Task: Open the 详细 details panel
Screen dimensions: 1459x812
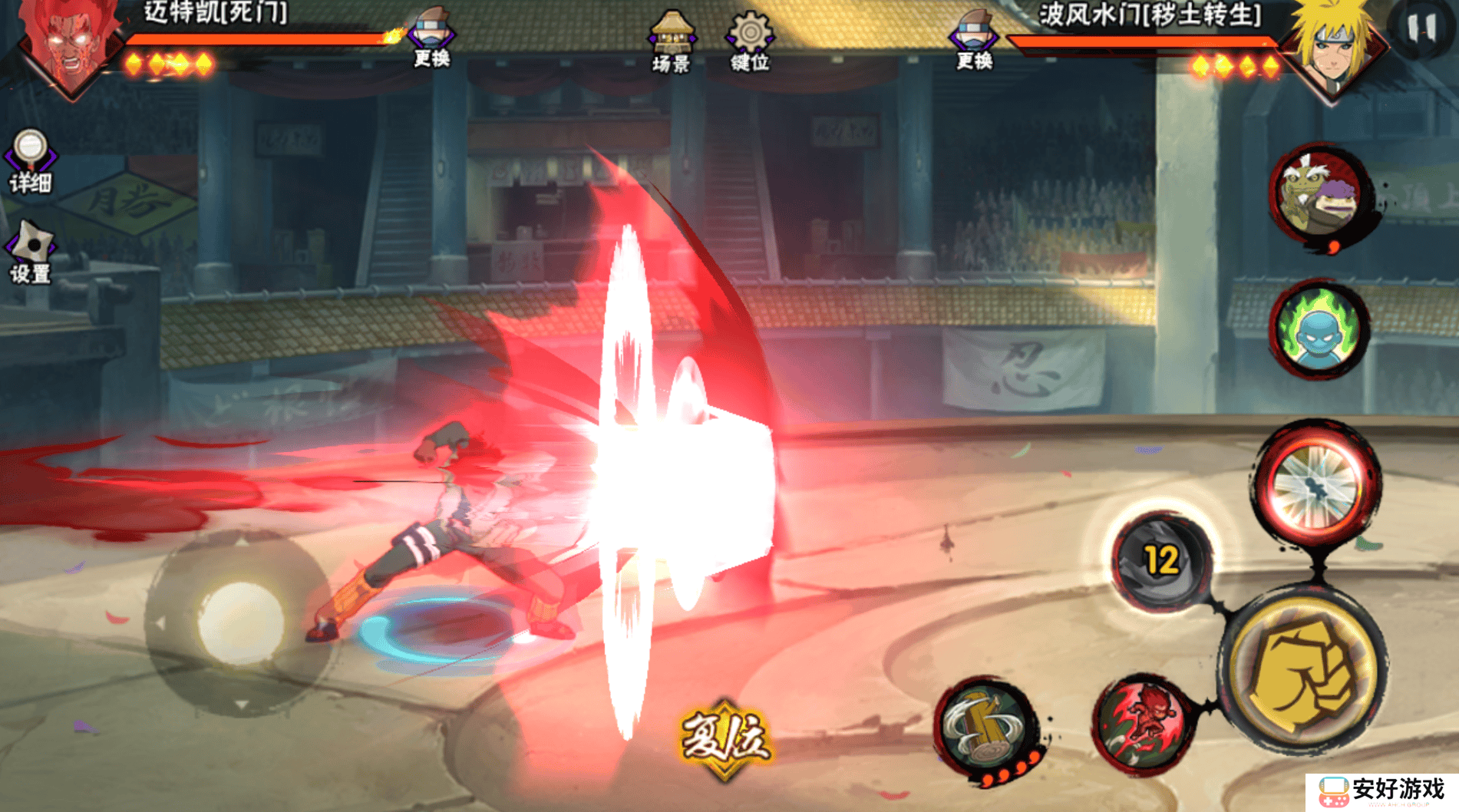Action: click(30, 160)
